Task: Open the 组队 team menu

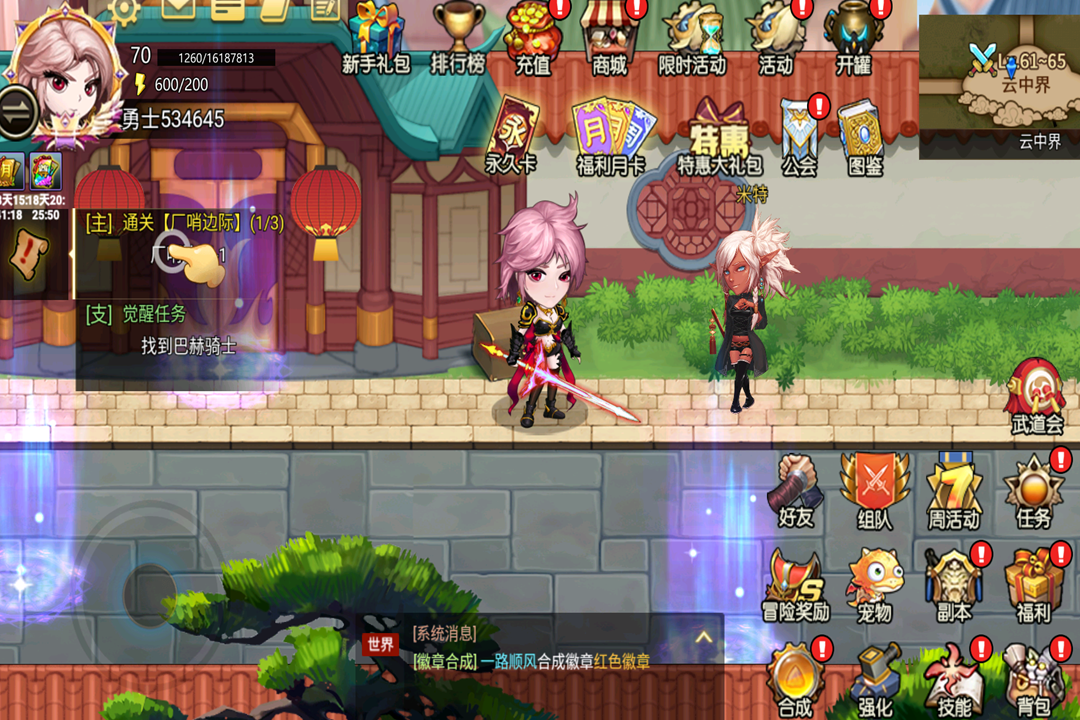Action: click(x=874, y=490)
